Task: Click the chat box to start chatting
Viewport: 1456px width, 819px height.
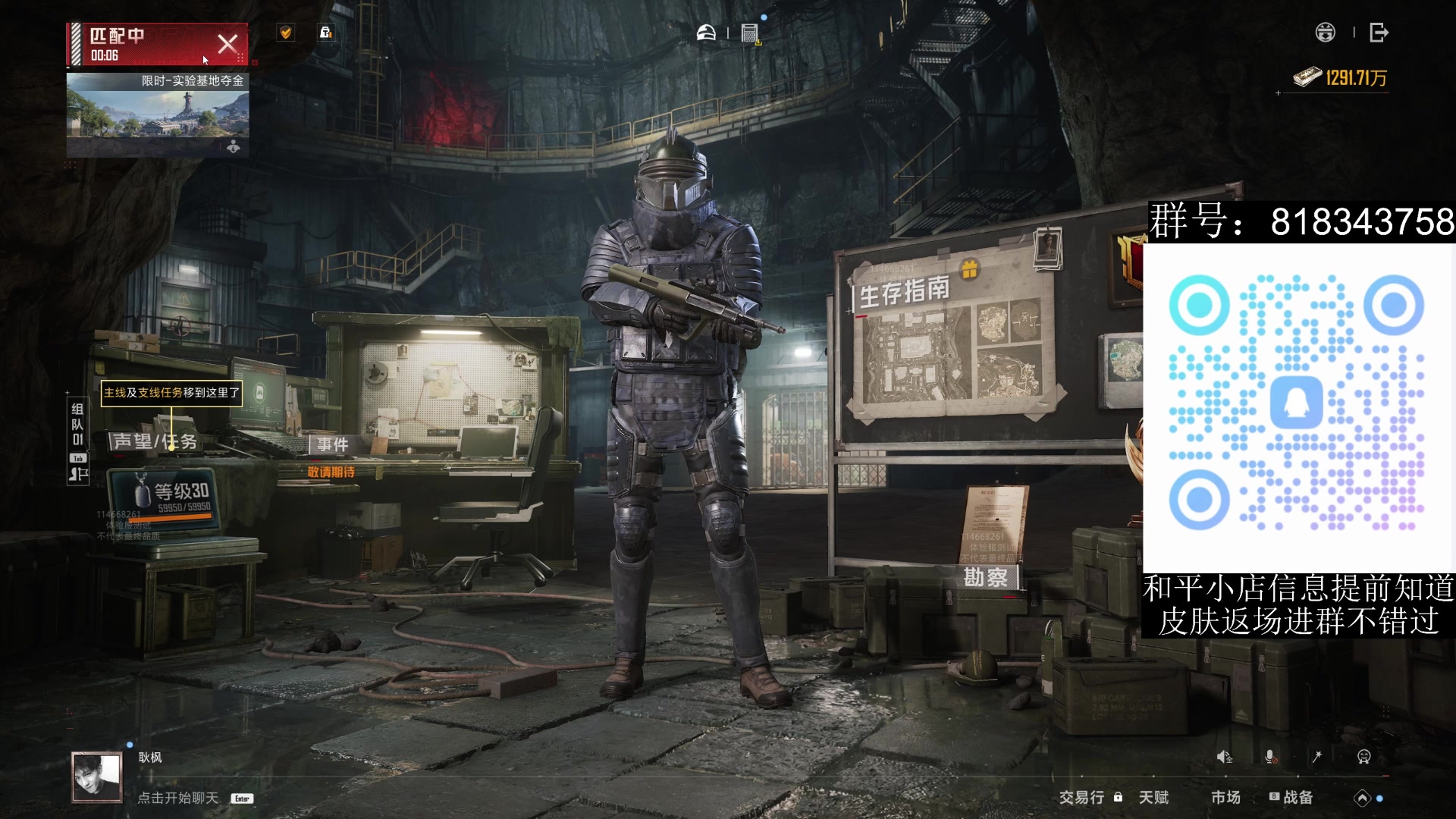Action: 178,798
